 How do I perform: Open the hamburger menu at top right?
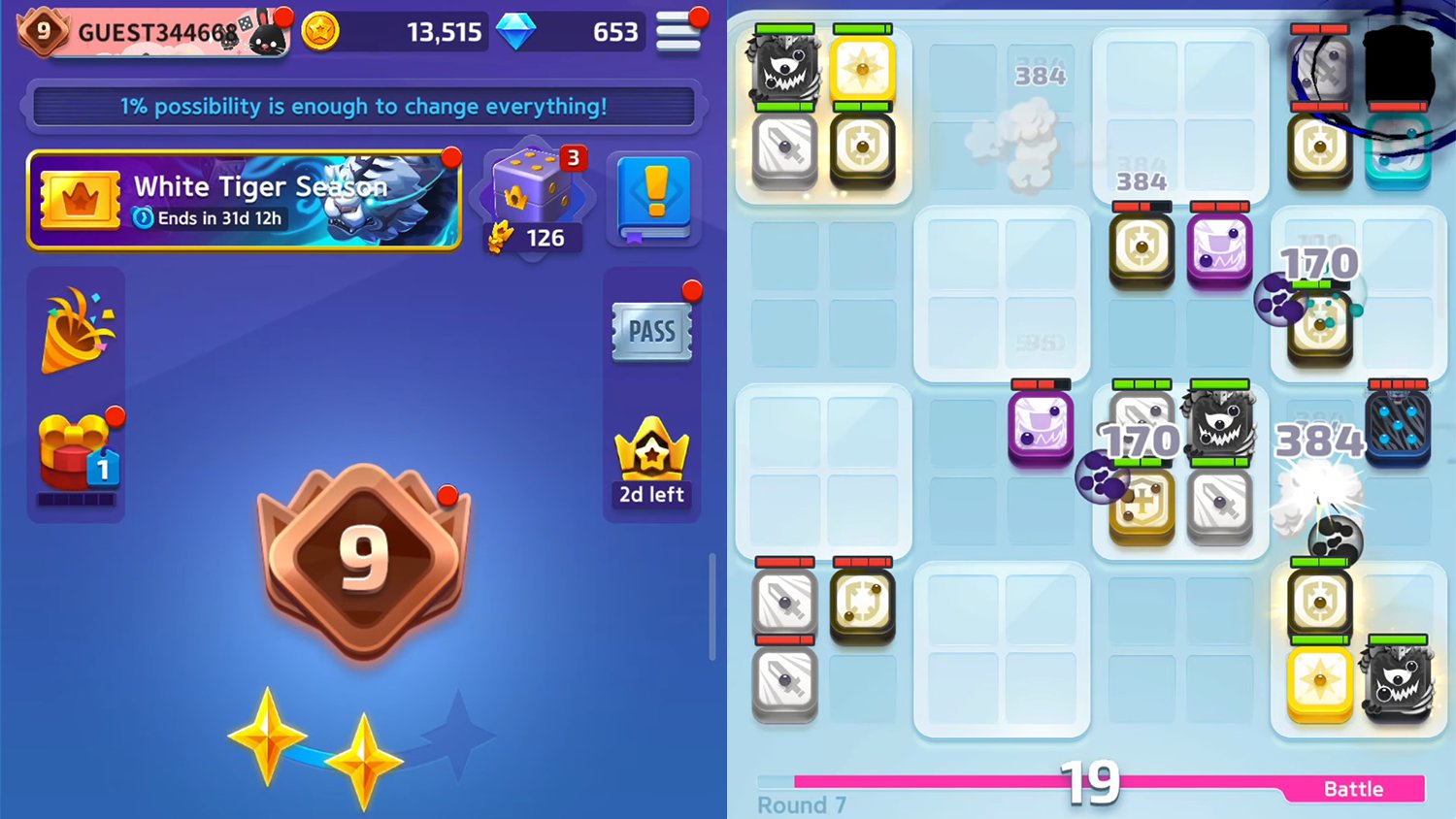[679, 30]
